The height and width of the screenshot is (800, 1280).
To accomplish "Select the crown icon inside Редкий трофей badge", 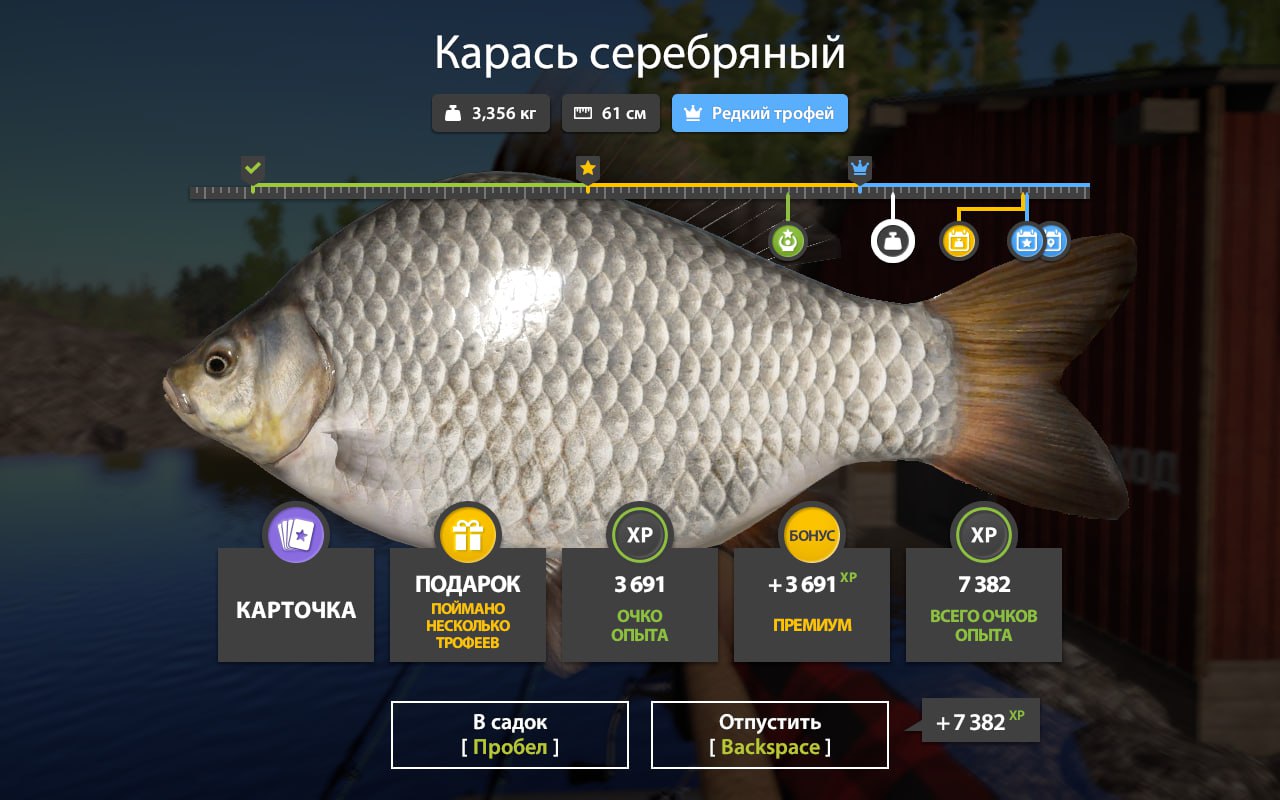I will [691, 112].
